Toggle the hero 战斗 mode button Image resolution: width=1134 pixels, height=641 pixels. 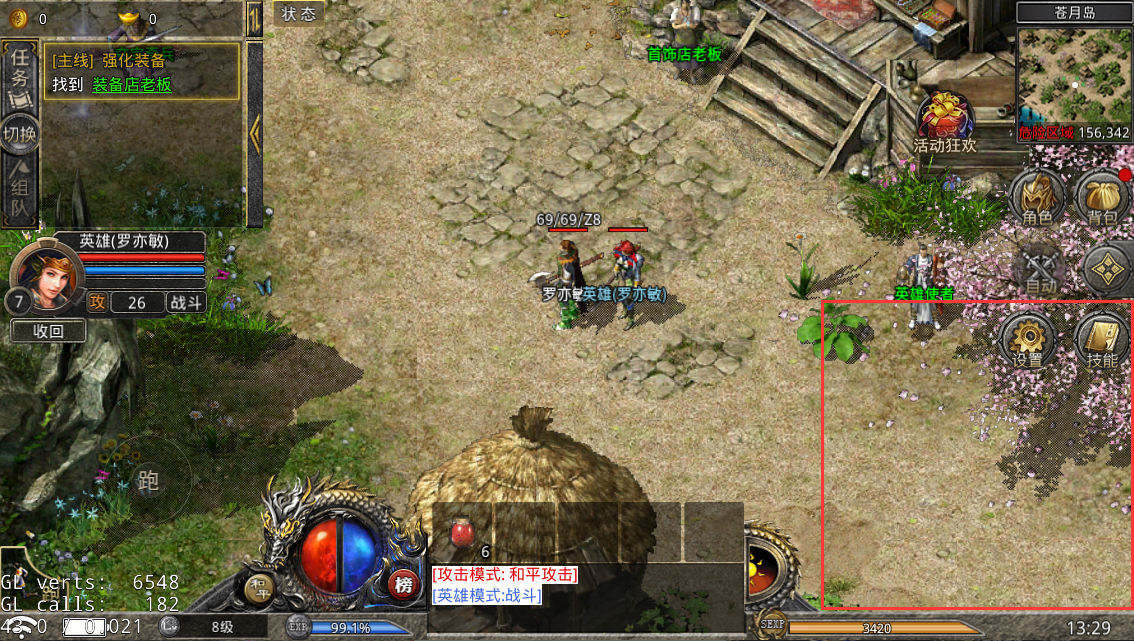coord(185,303)
